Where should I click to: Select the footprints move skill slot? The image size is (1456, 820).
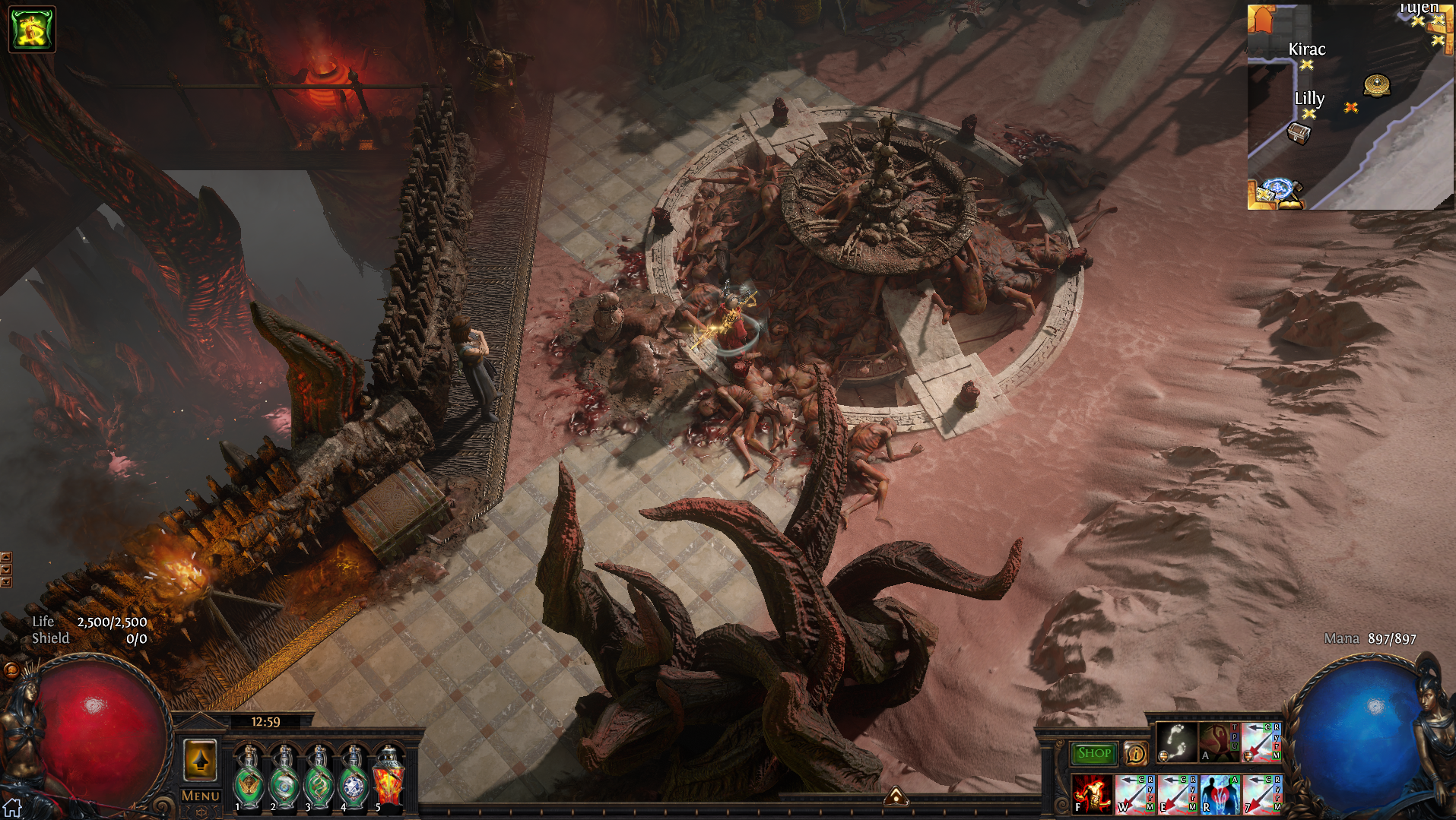(x=1175, y=742)
